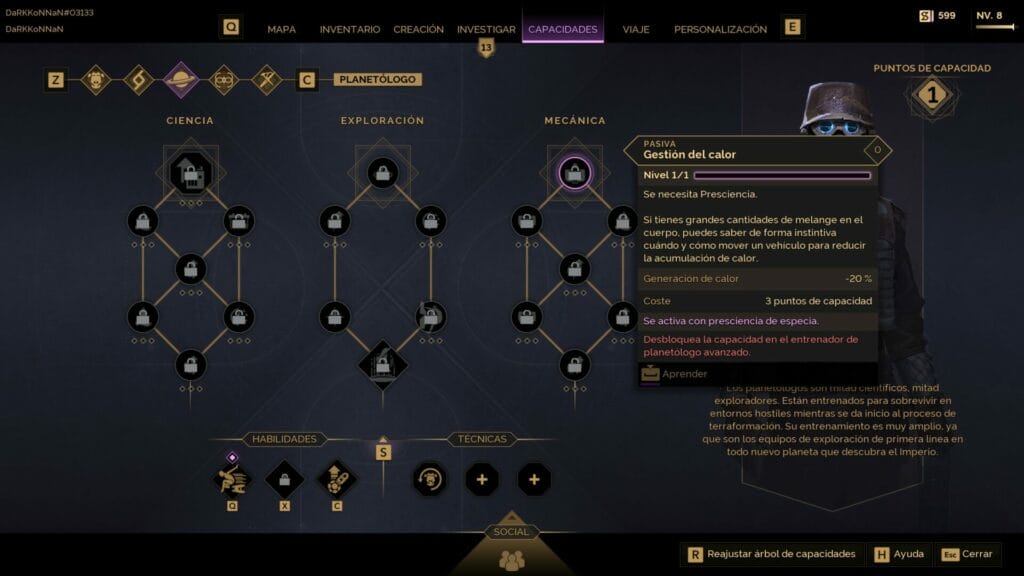Choose the circular-arrow face technique slot
Image resolution: width=1024 pixels, height=576 pixels.
click(430, 479)
